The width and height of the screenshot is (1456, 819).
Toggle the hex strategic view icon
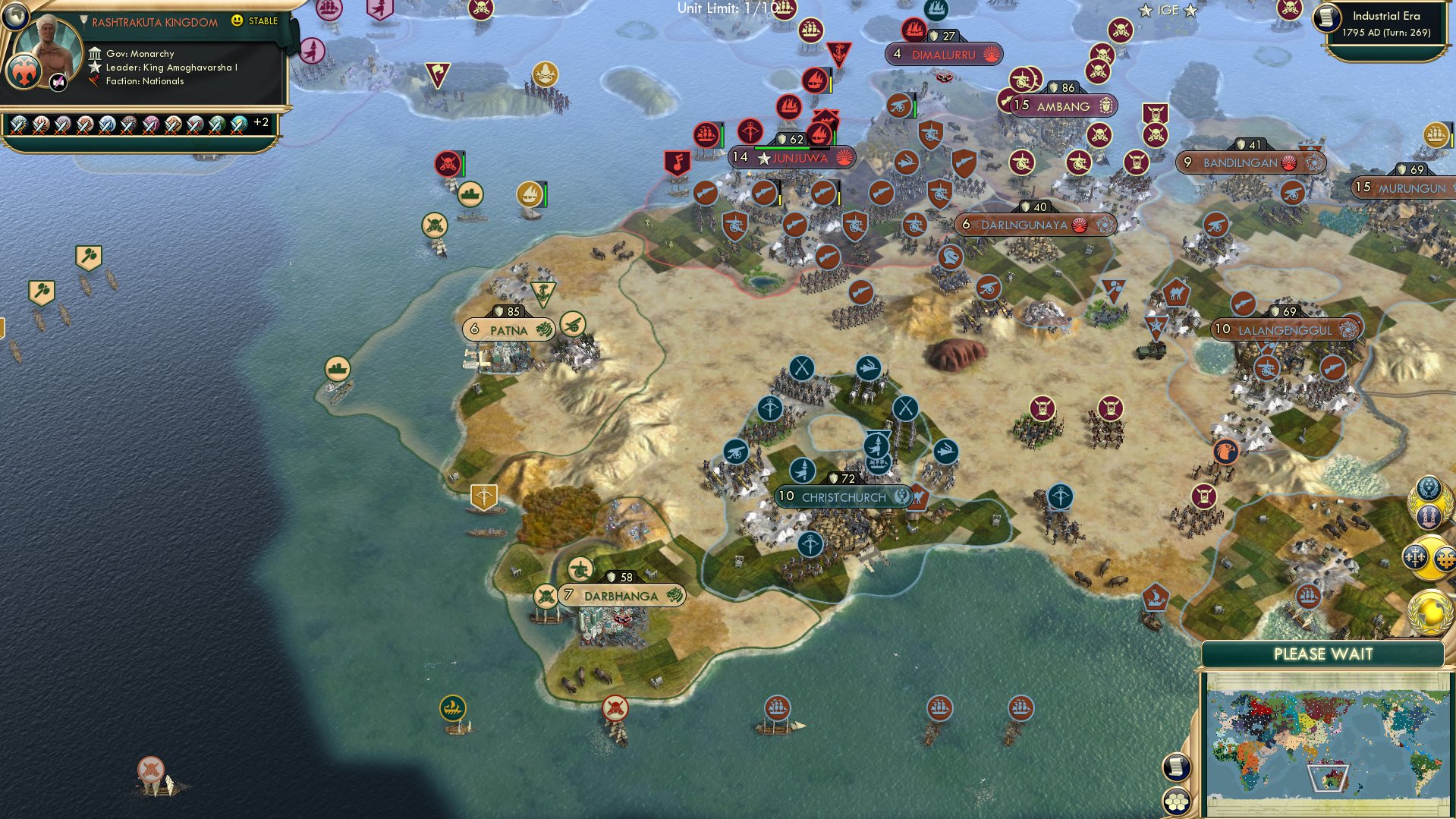(1177, 802)
